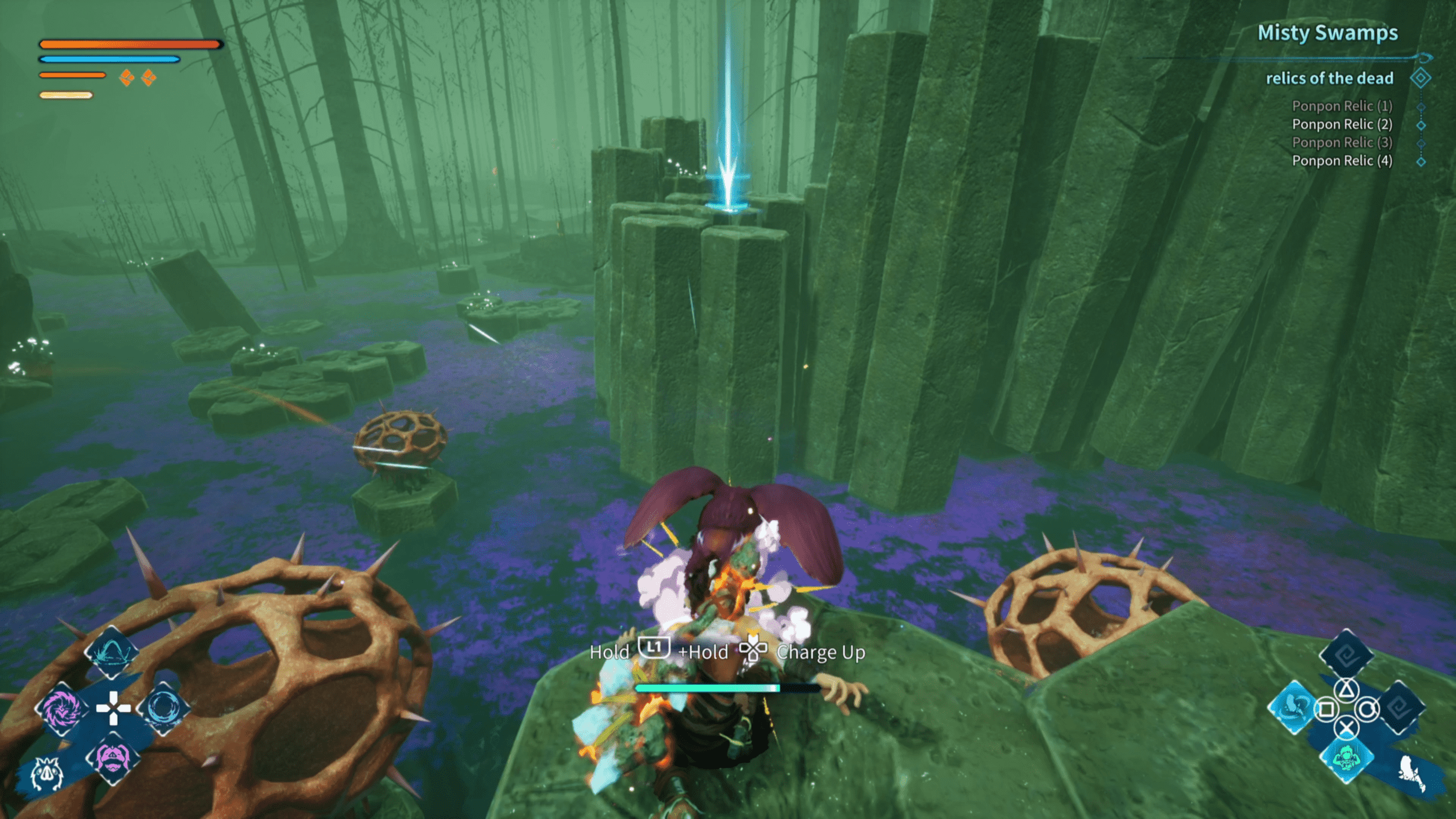Select the pink swirling vortex ability
The image size is (1456, 819).
(x=61, y=709)
